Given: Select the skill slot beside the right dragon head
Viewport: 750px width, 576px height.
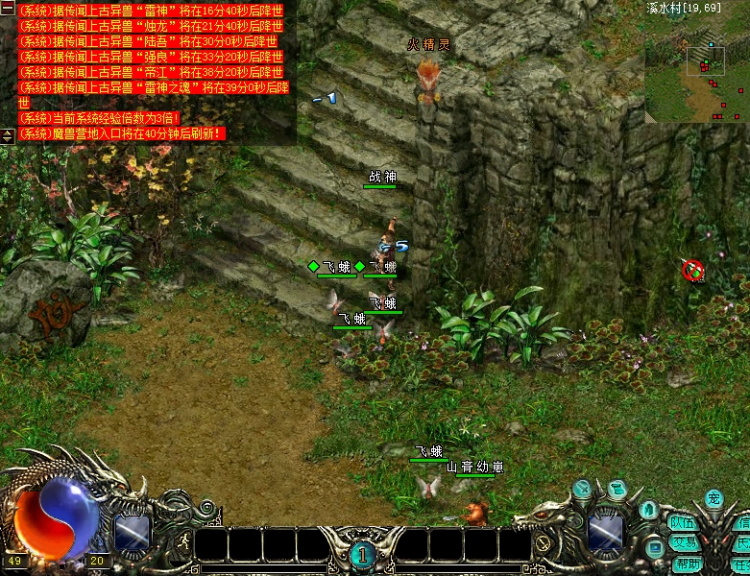Looking at the screenshot, I should point(606,531).
